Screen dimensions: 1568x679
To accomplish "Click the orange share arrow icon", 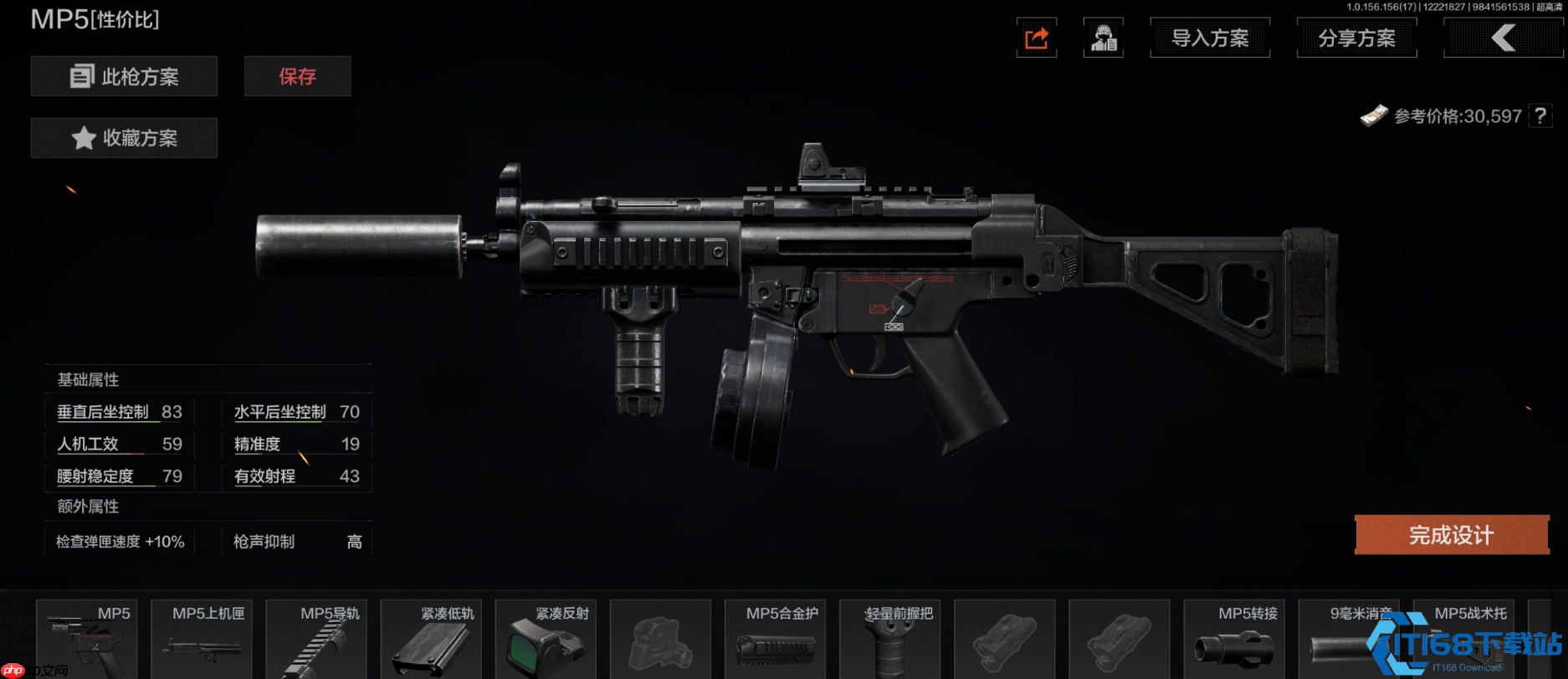I will pos(1037,39).
